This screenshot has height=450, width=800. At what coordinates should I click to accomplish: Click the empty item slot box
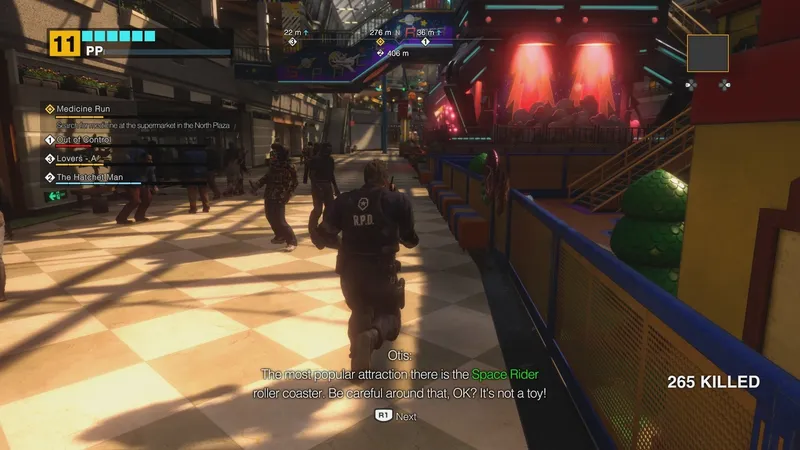click(x=707, y=53)
